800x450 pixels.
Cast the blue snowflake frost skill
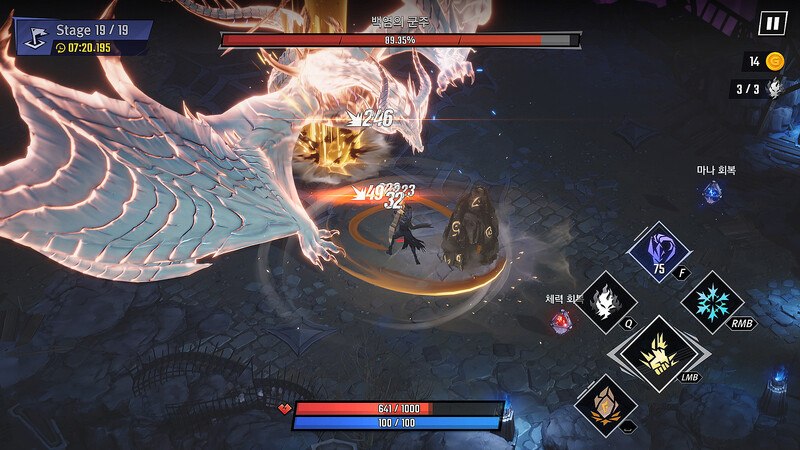(x=712, y=301)
